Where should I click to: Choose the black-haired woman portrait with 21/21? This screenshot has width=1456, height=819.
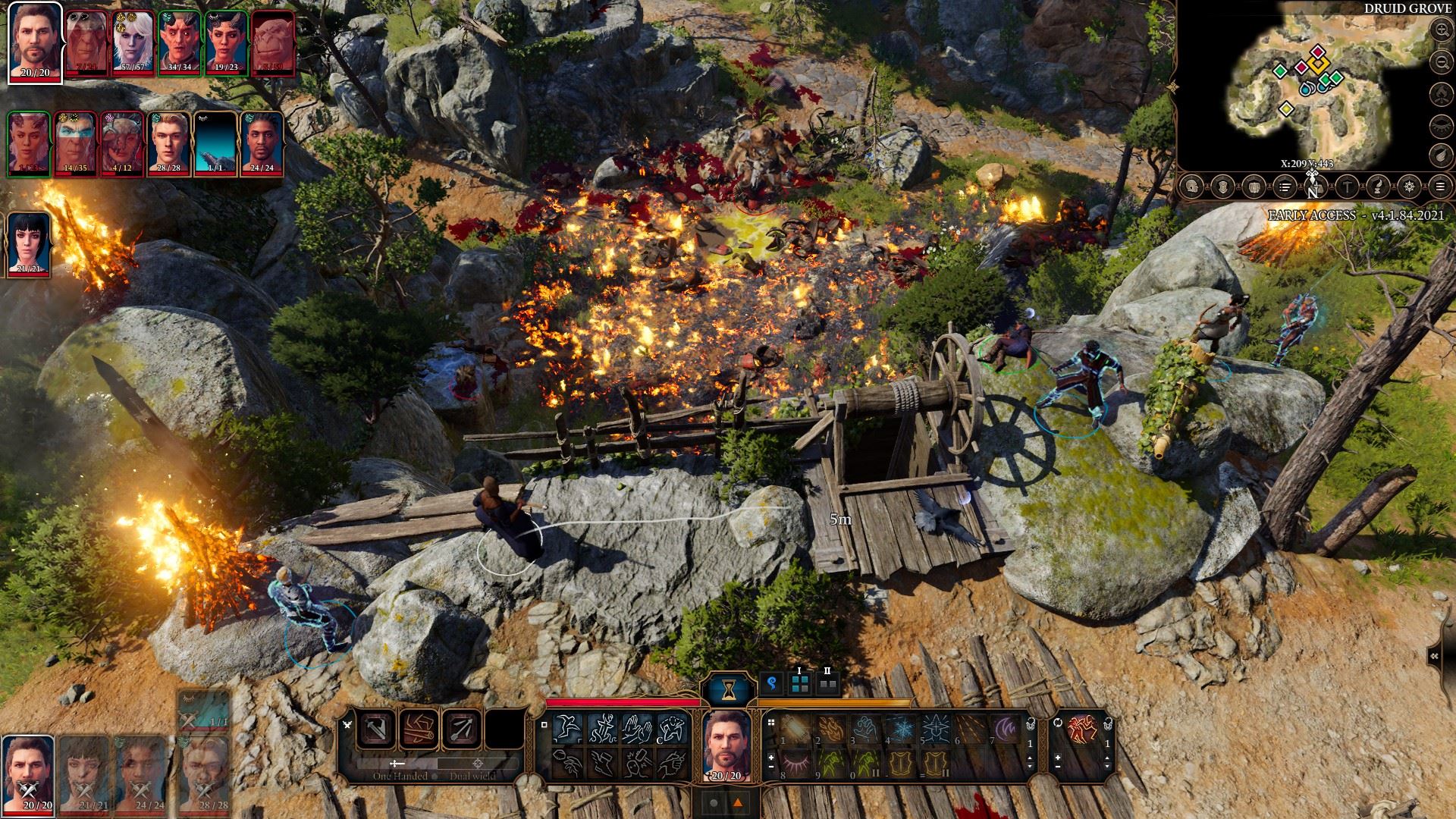coord(29,243)
